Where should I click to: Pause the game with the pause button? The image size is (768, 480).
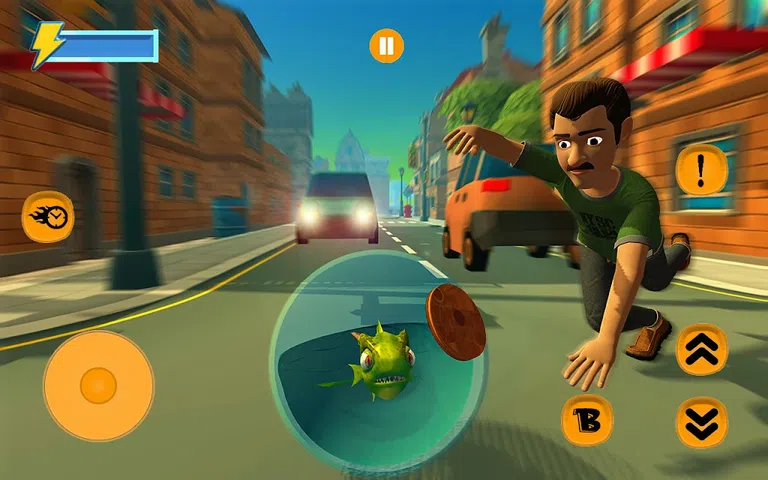point(386,46)
